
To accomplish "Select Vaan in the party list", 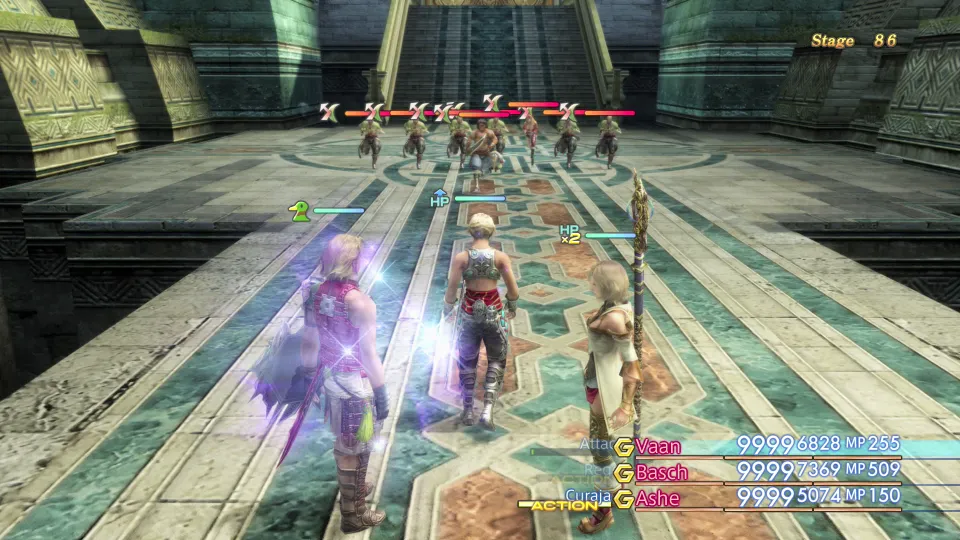I will pyautogui.click(x=659, y=446).
